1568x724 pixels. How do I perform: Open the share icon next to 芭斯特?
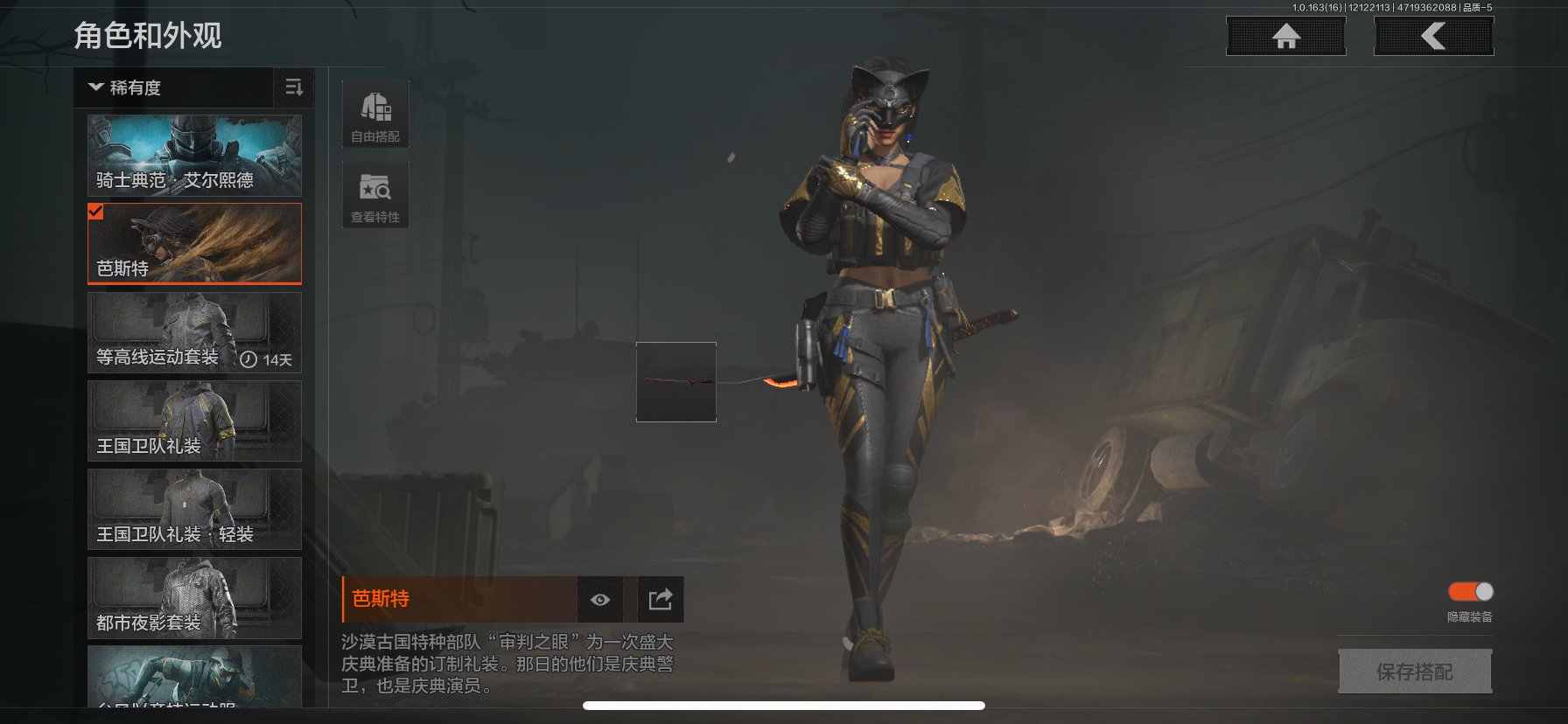click(660, 599)
